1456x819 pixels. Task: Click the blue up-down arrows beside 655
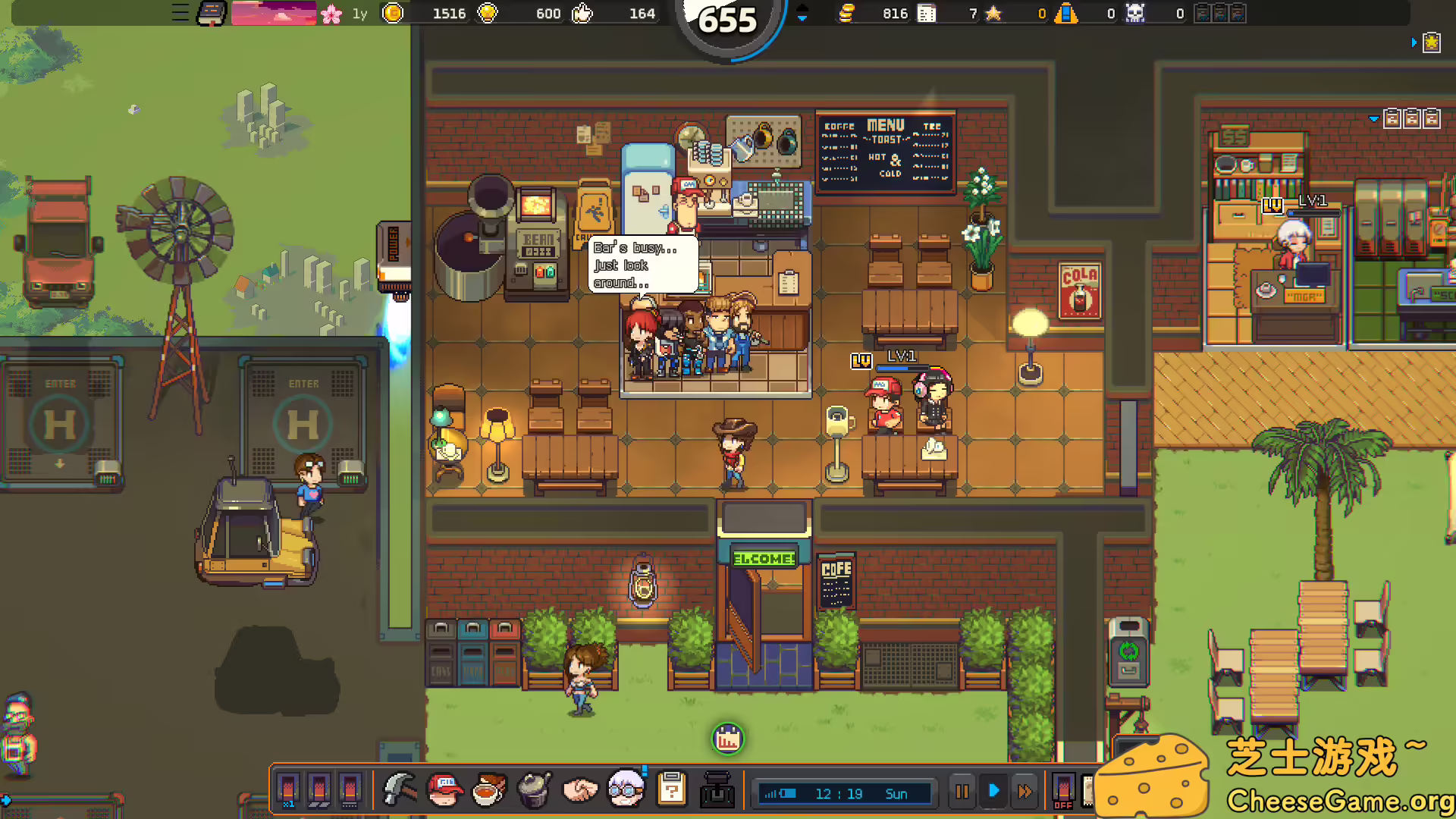coord(802,14)
